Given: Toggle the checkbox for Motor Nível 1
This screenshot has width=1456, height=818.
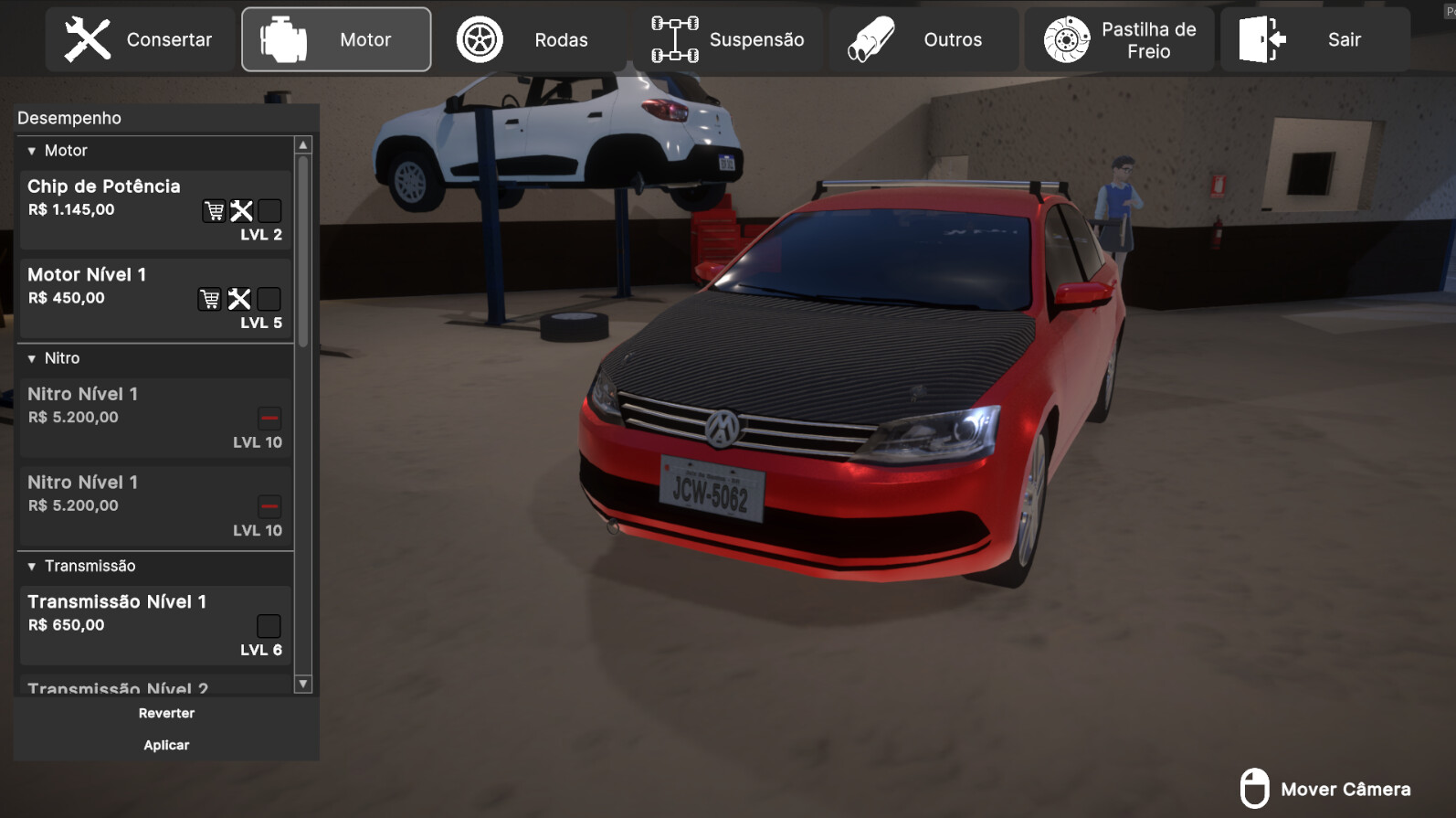Looking at the screenshot, I should click(x=269, y=298).
